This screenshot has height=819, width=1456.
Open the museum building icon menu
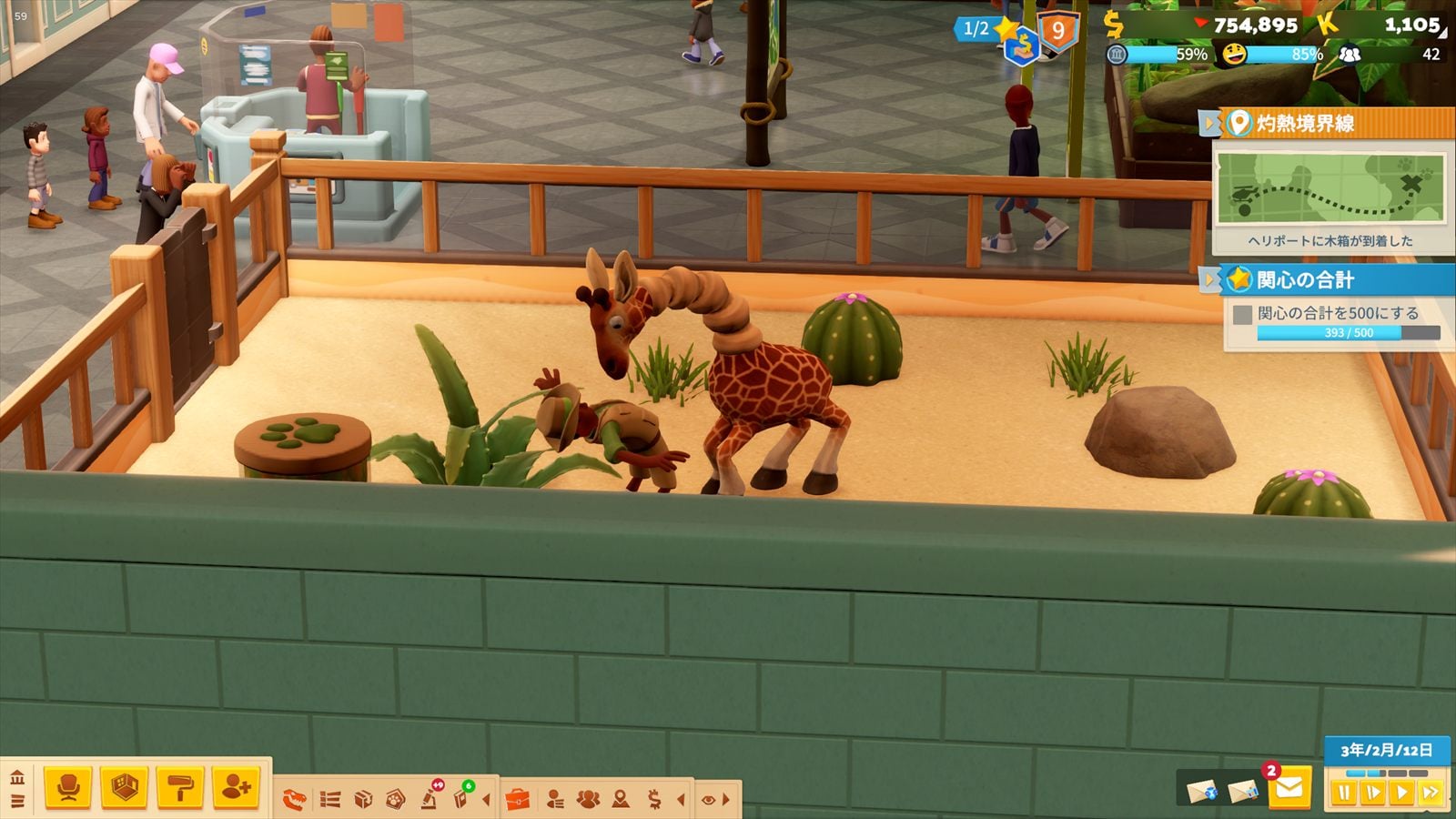[x=17, y=778]
